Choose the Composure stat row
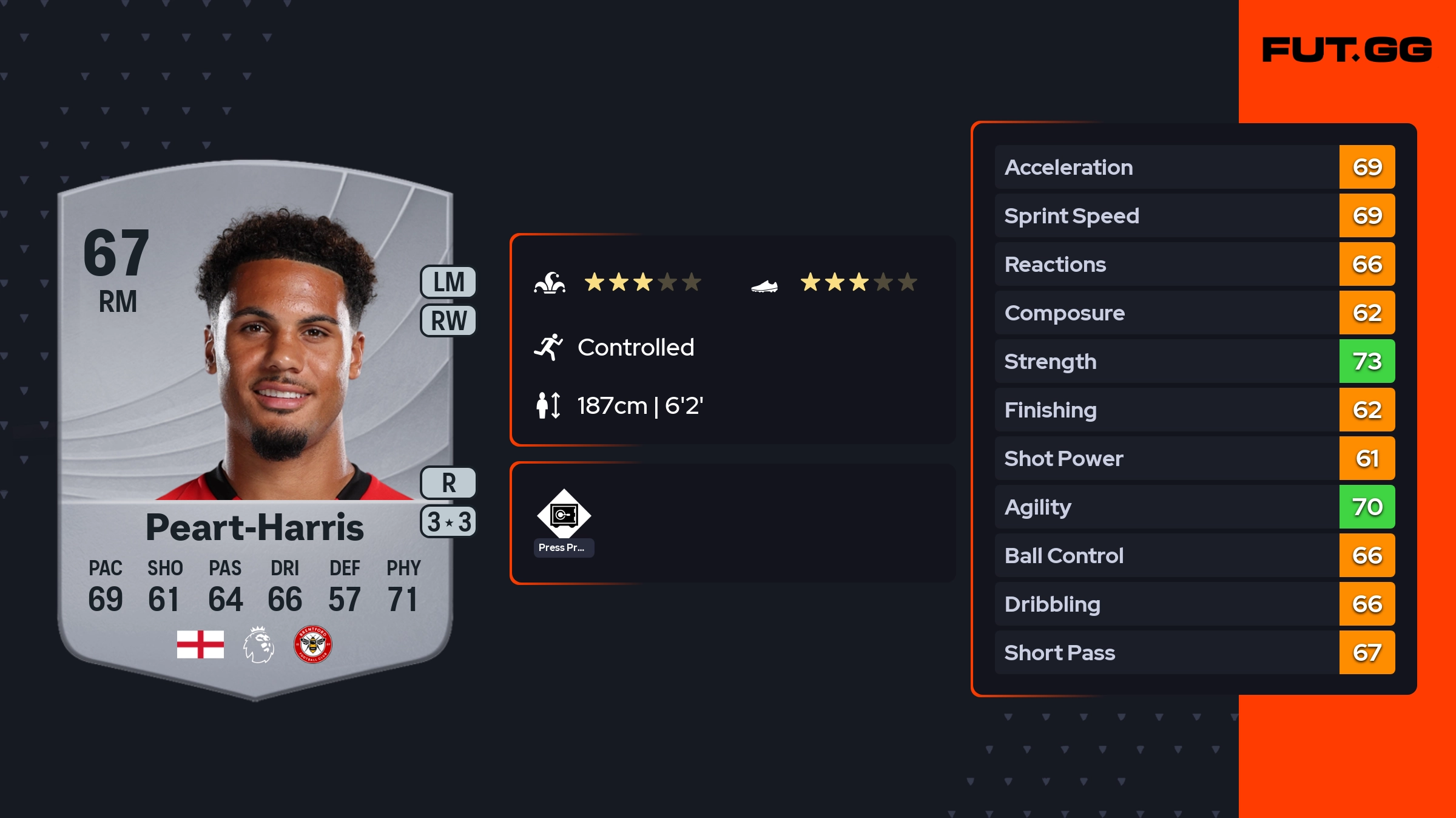 [1194, 313]
